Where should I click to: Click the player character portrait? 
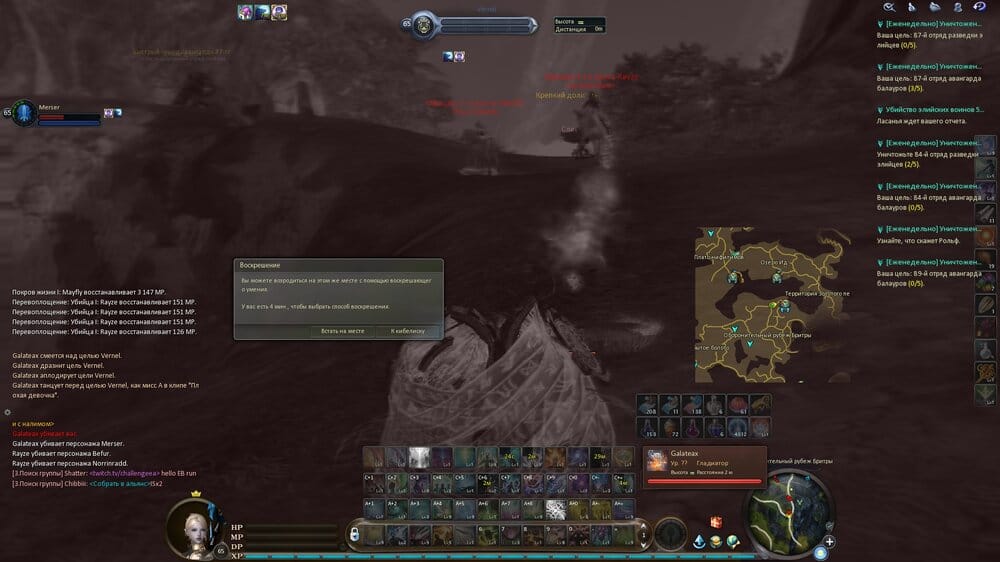[x=188, y=524]
